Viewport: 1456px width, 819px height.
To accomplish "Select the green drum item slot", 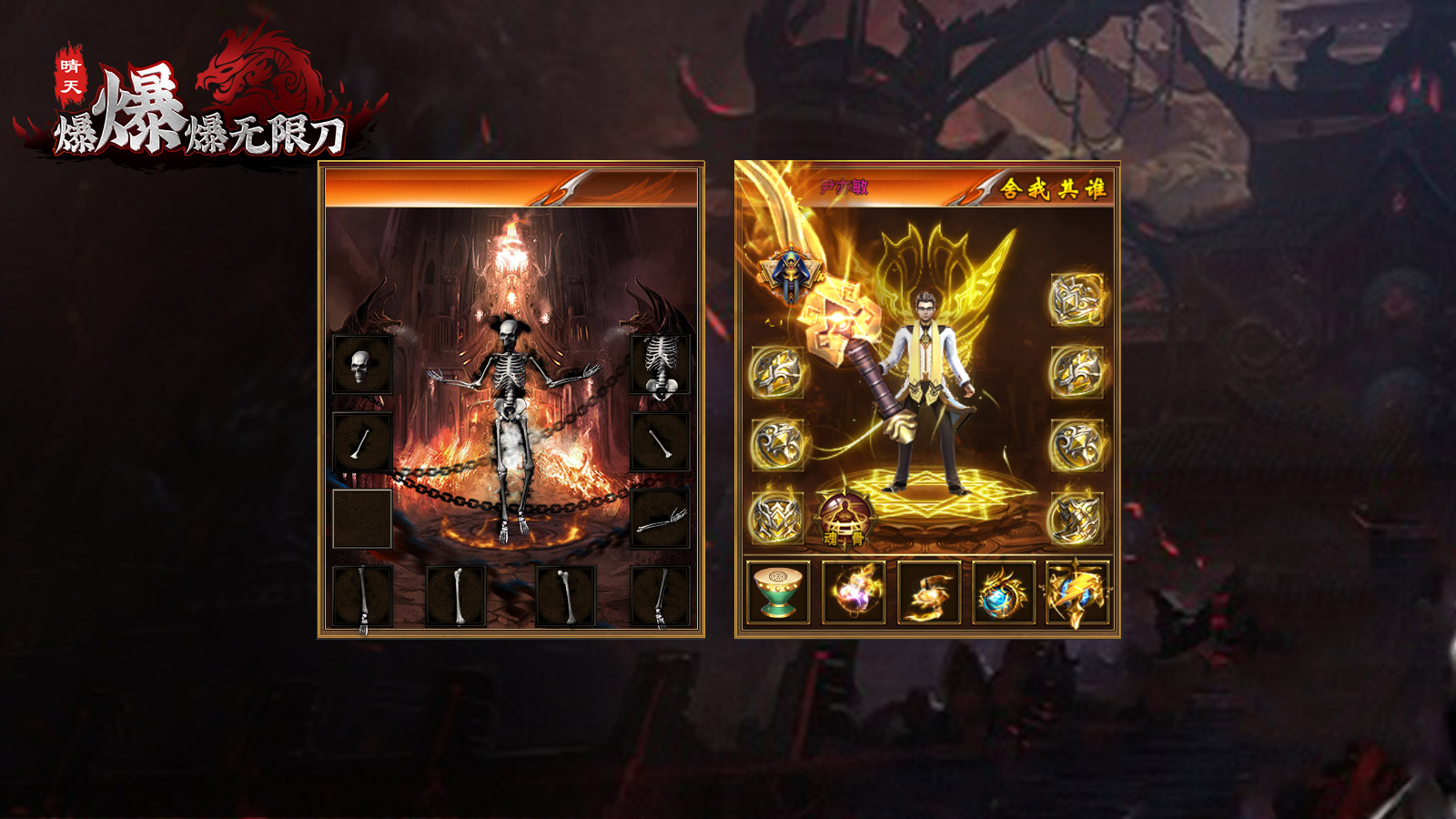I will pyautogui.click(x=778, y=592).
